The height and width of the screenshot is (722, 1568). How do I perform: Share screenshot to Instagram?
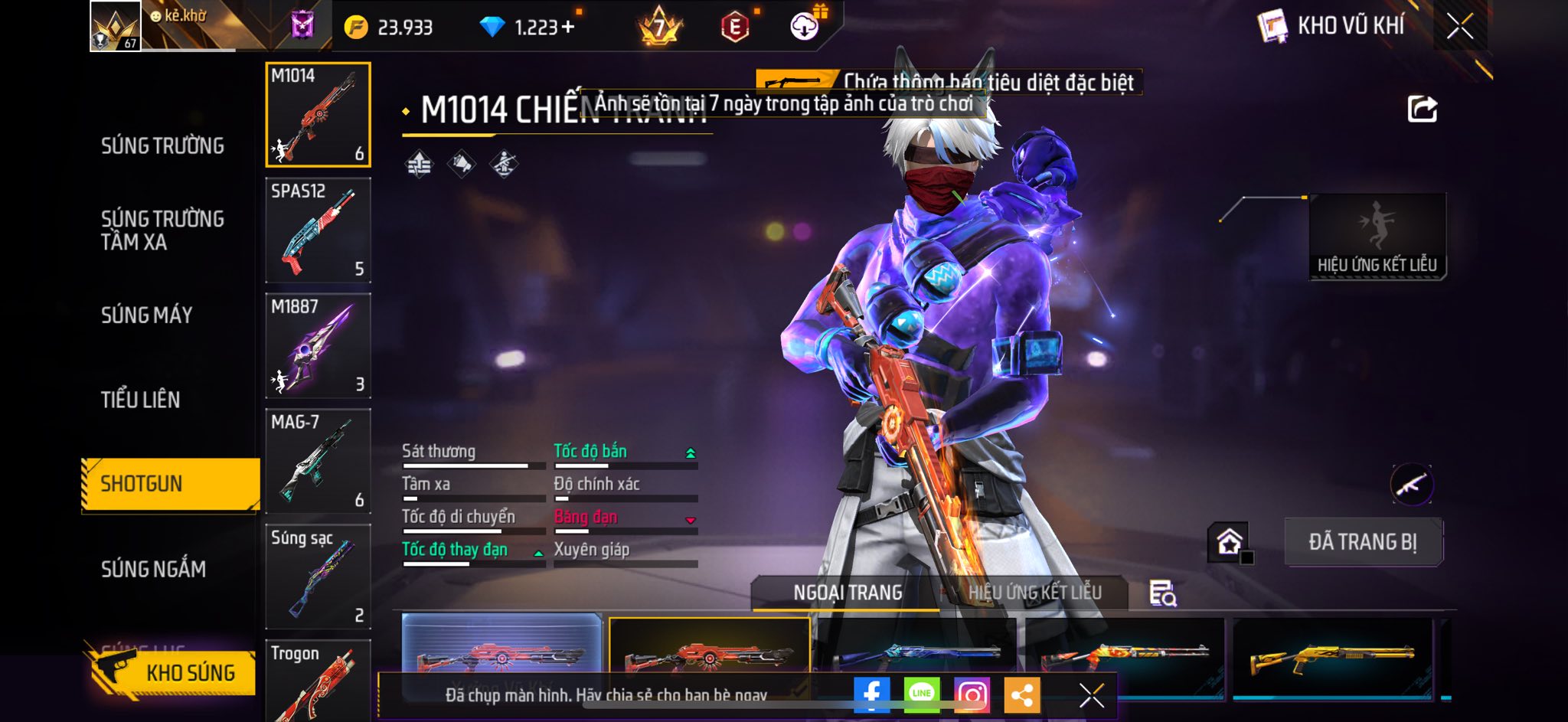[972, 694]
